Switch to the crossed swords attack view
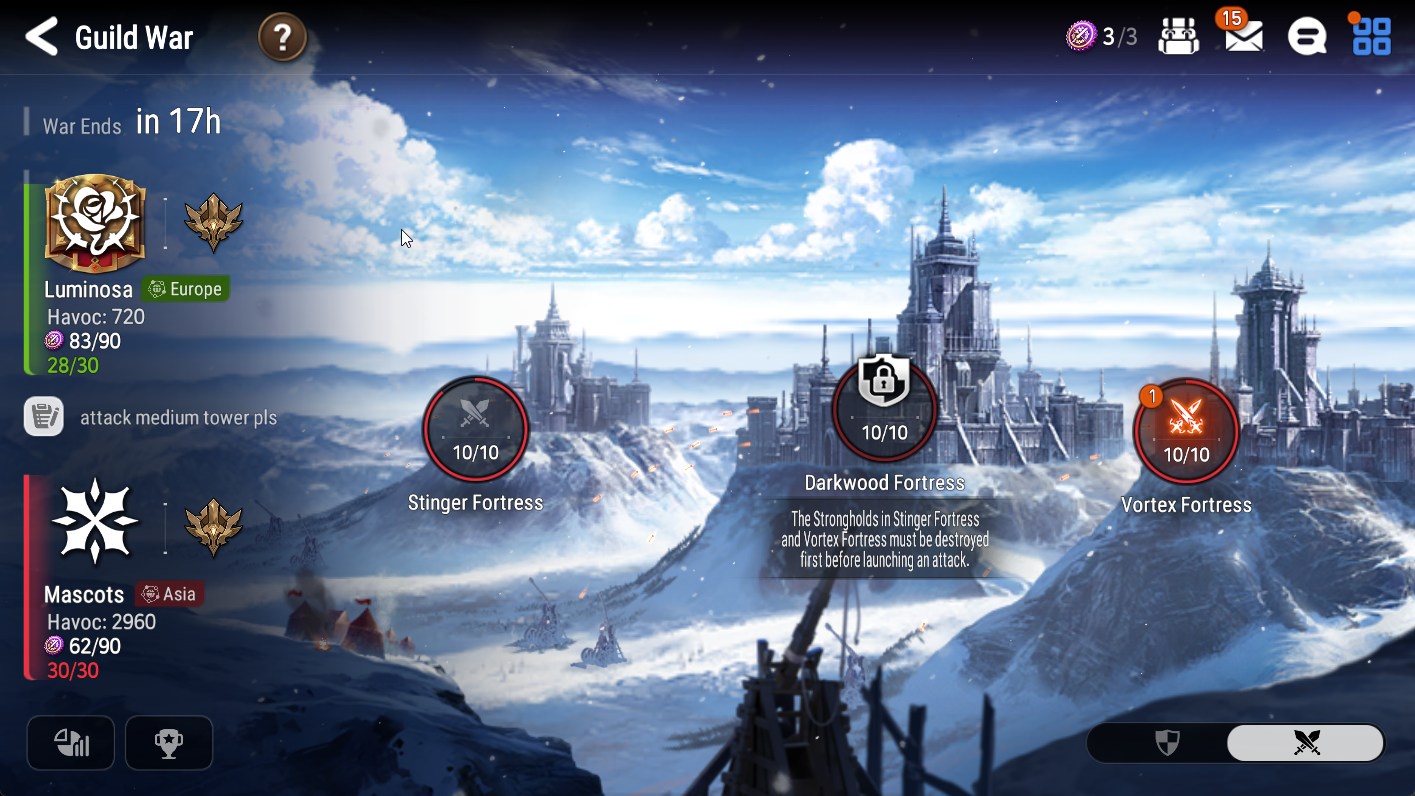 coord(1306,742)
